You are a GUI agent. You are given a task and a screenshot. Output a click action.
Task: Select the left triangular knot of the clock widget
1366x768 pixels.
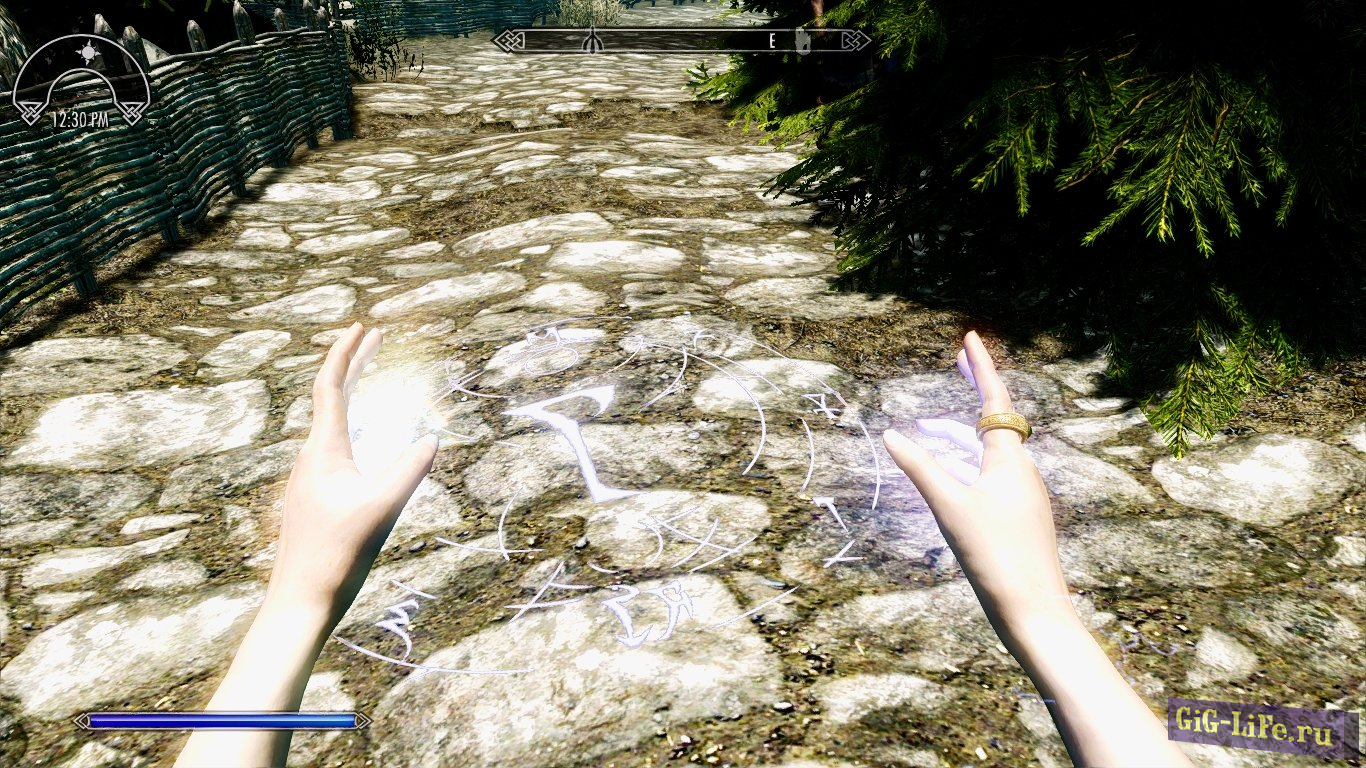pyautogui.click(x=30, y=111)
